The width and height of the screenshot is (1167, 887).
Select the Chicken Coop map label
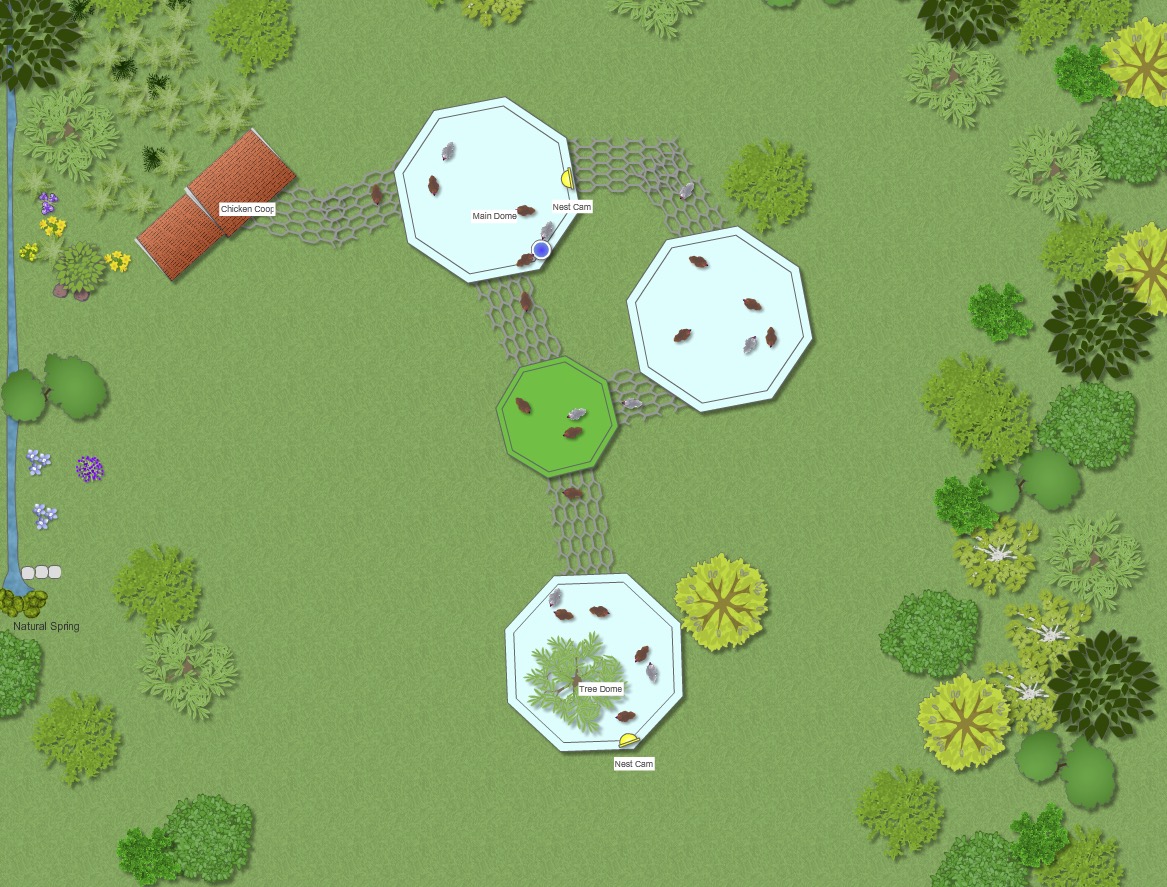click(247, 209)
